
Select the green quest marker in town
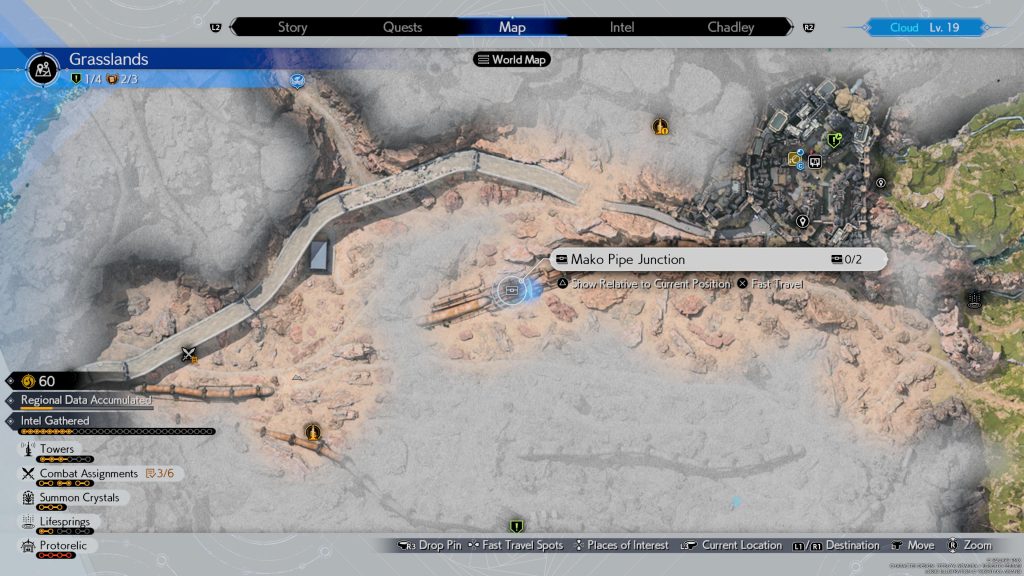click(834, 140)
